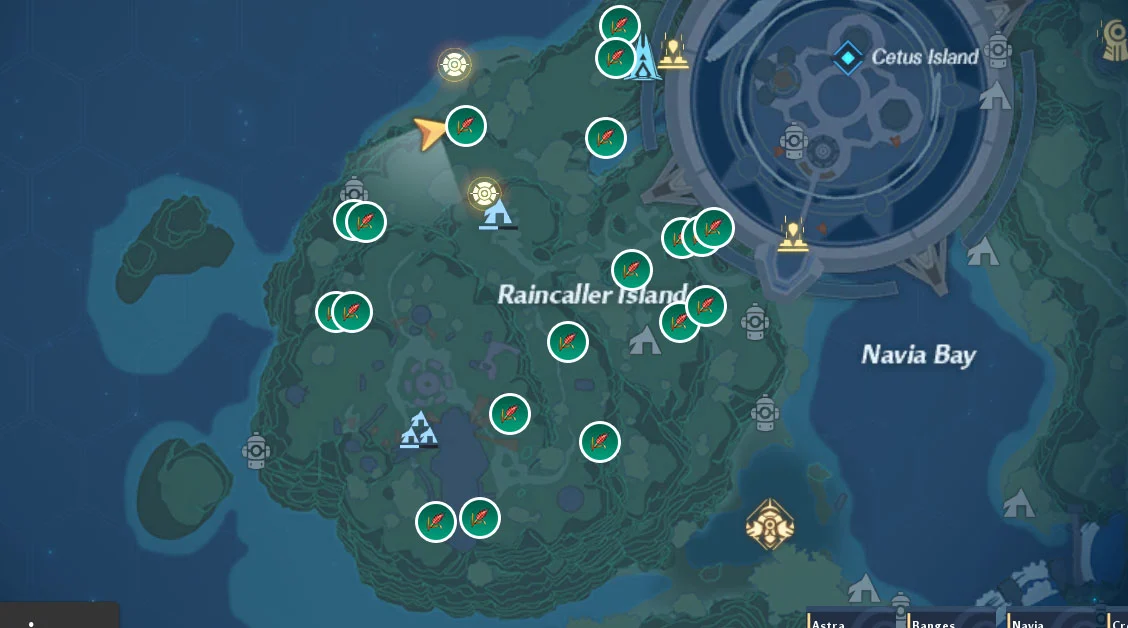The width and height of the screenshot is (1128, 628).
Task: Click the glowing round marker on the northwest coast
Action: click(454, 65)
